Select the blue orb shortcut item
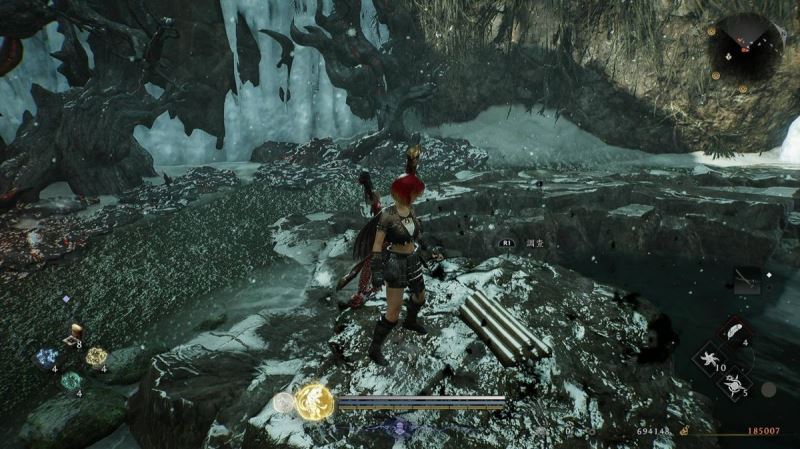800x449 pixels. pos(48,357)
